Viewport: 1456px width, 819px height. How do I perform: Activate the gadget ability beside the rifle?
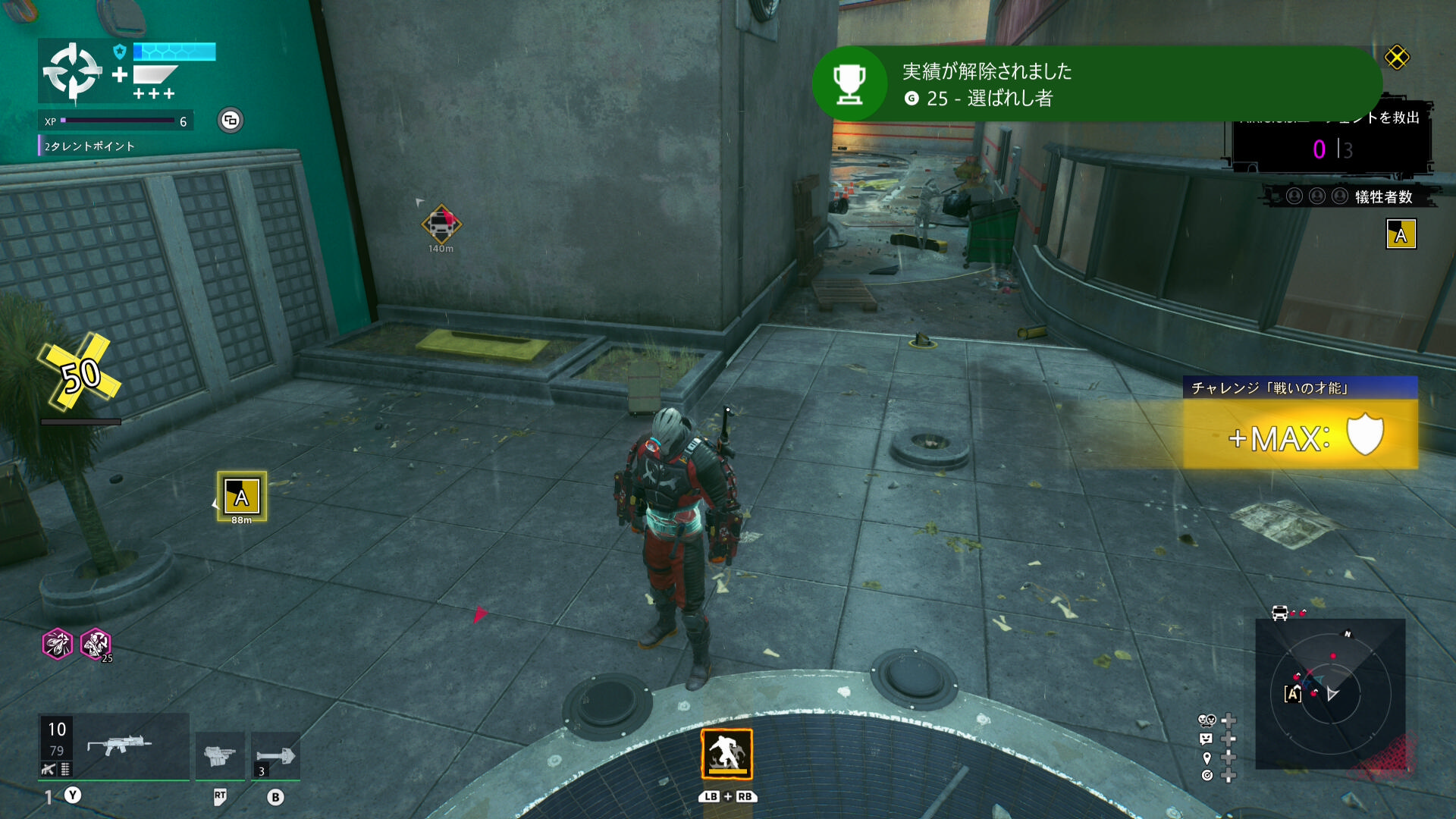[220, 755]
